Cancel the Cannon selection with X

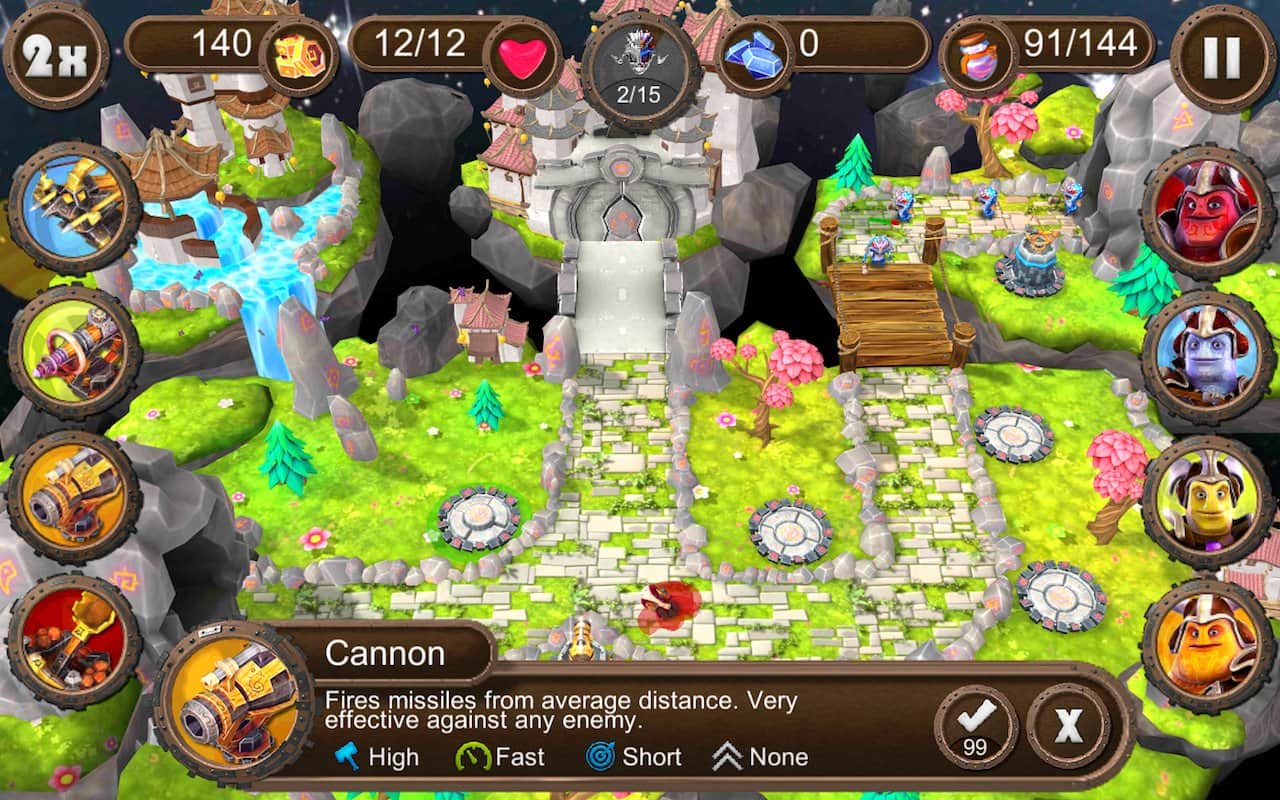[1068, 725]
